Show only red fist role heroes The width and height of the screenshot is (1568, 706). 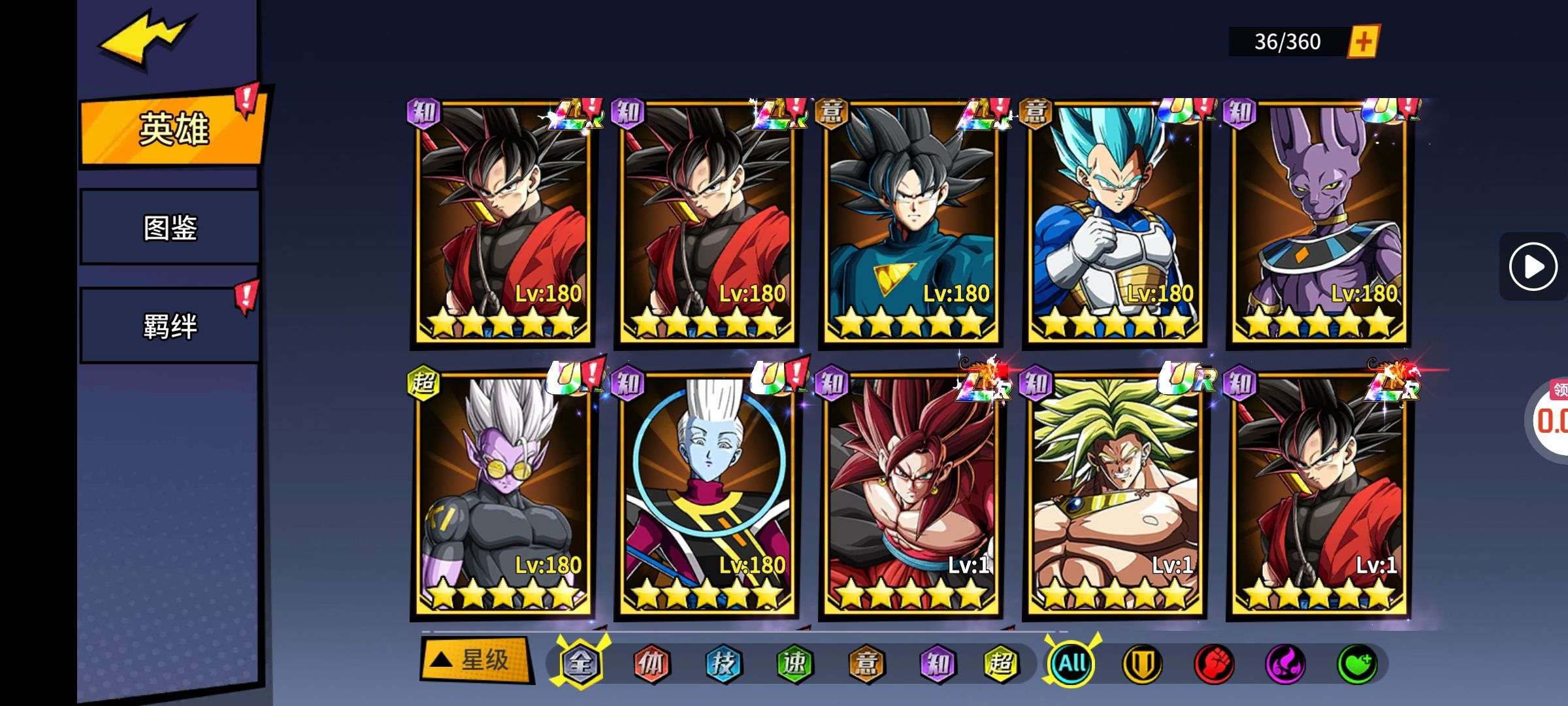[x=1214, y=664]
